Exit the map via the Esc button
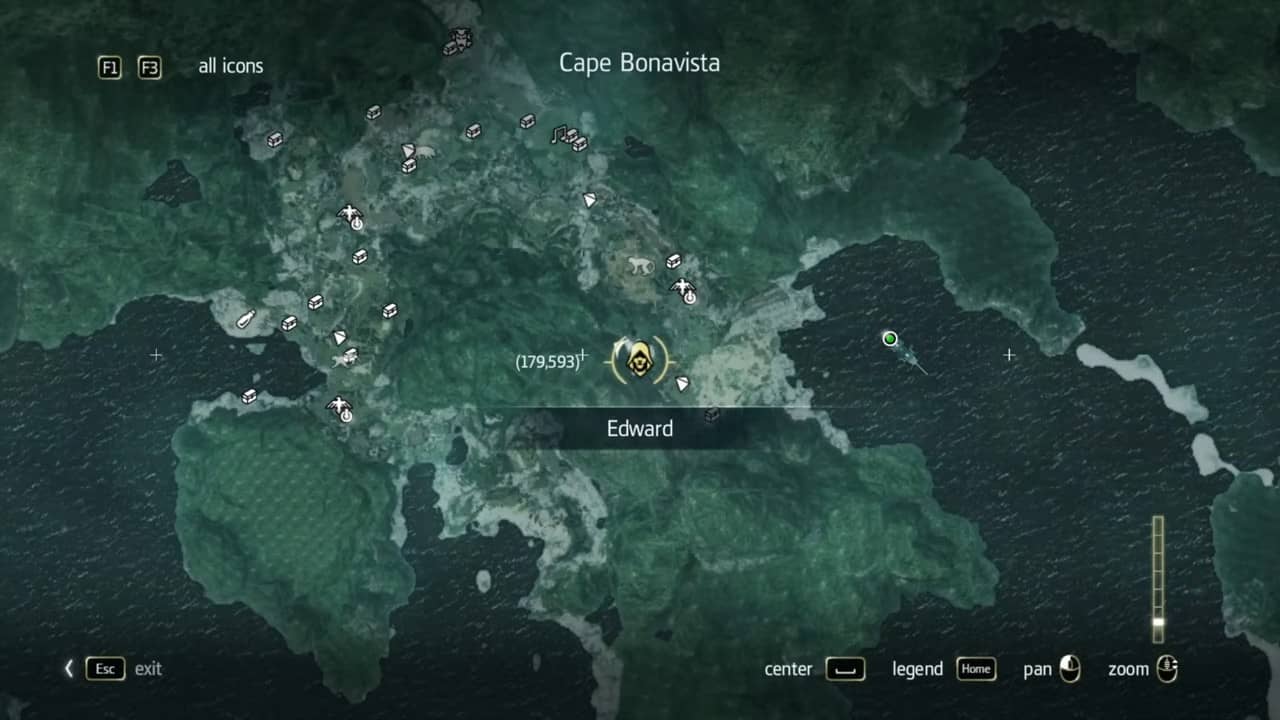 tap(104, 669)
